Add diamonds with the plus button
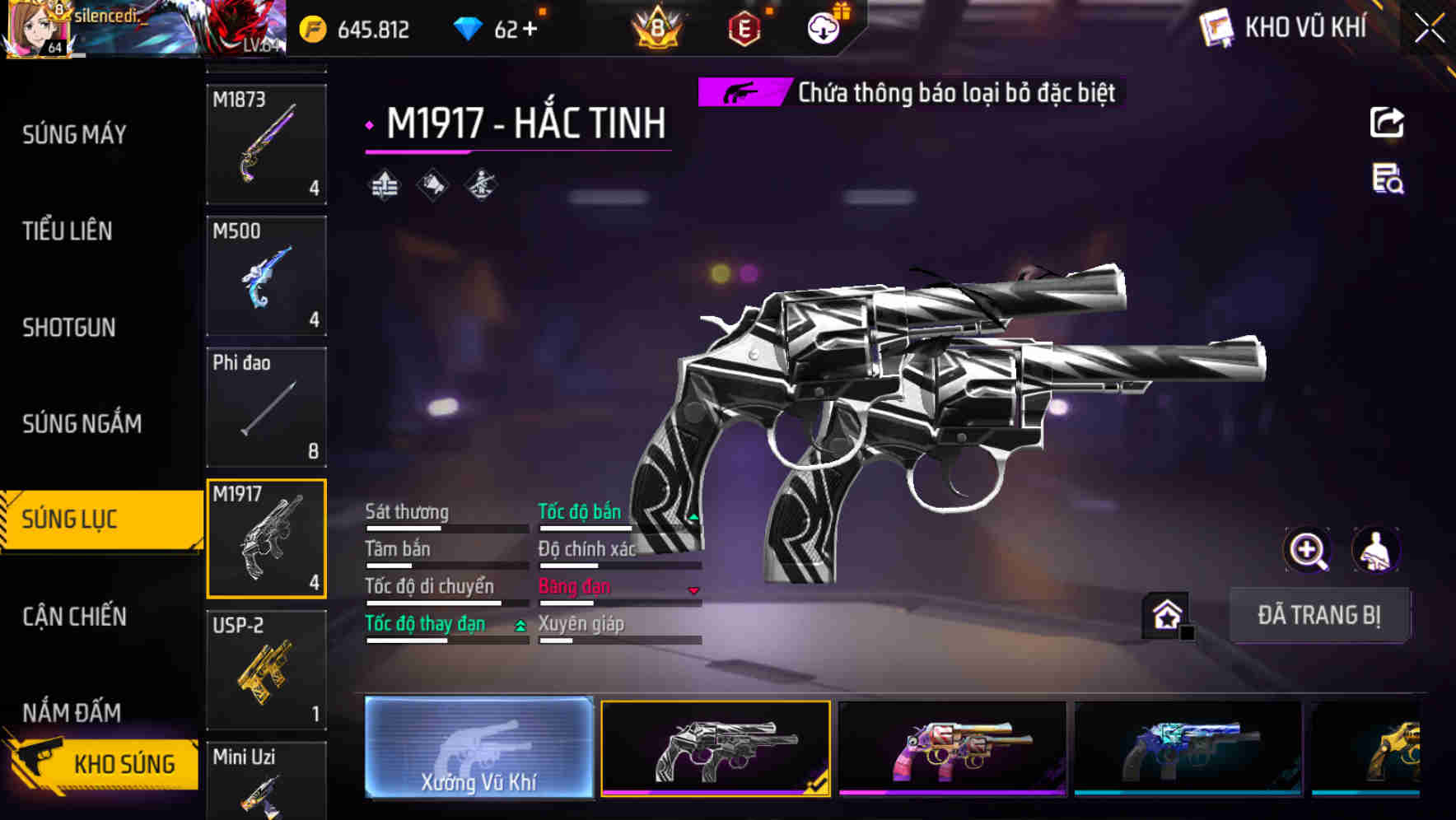 click(x=530, y=30)
